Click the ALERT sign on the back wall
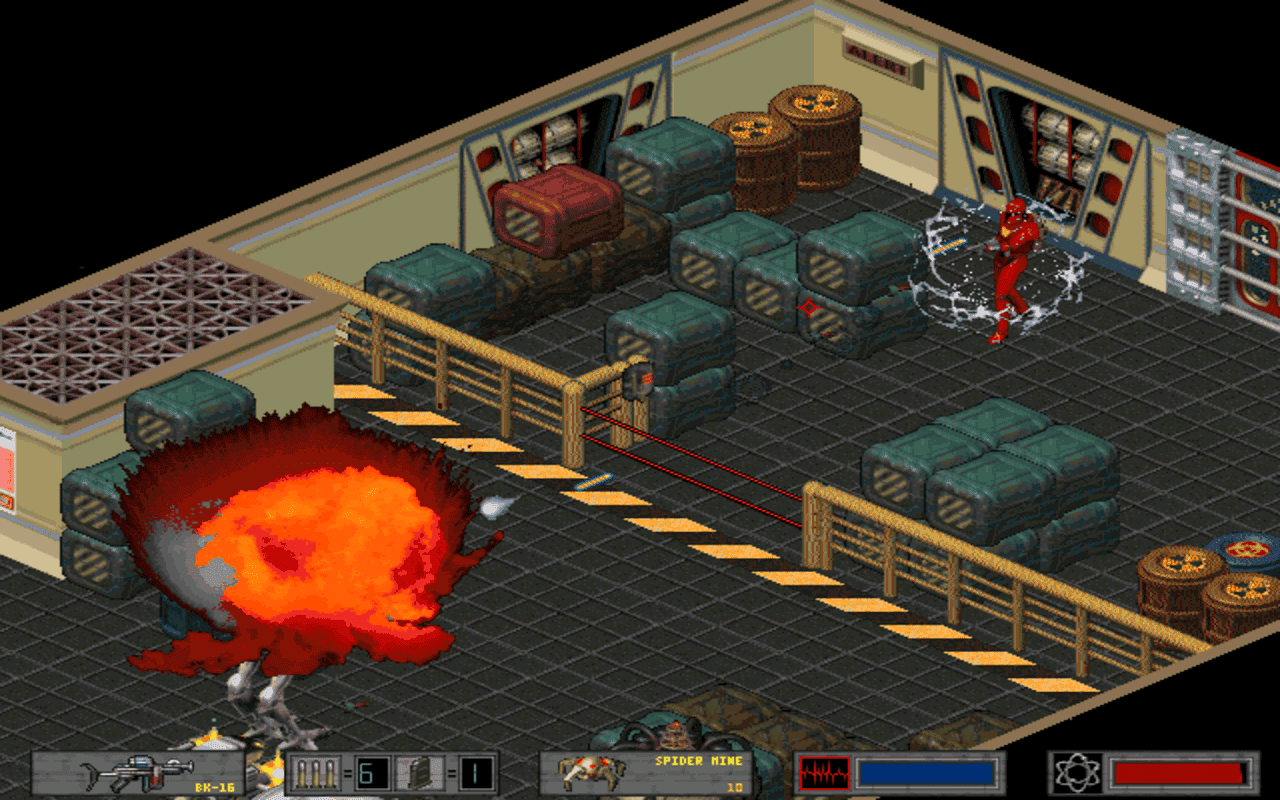1280x800 pixels. [x=878, y=58]
